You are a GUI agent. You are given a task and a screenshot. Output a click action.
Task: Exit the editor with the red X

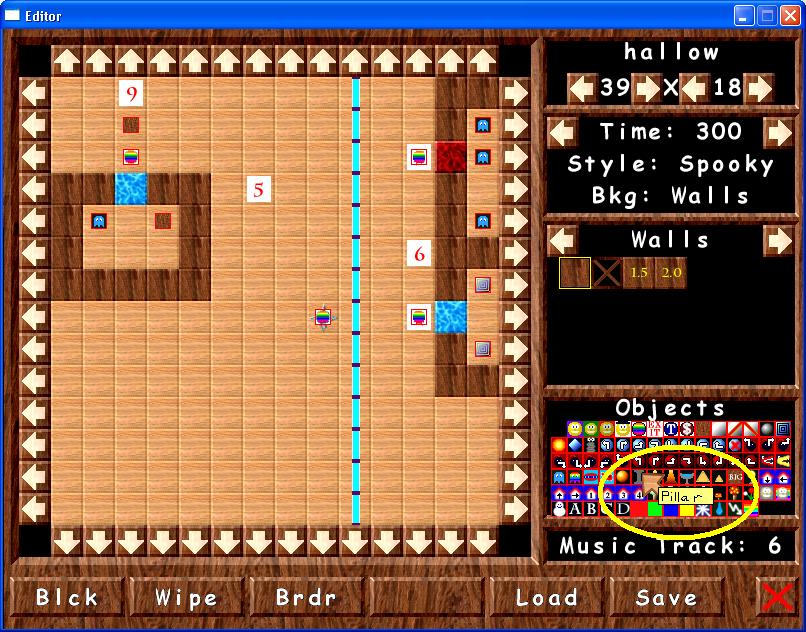coord(777,597)
